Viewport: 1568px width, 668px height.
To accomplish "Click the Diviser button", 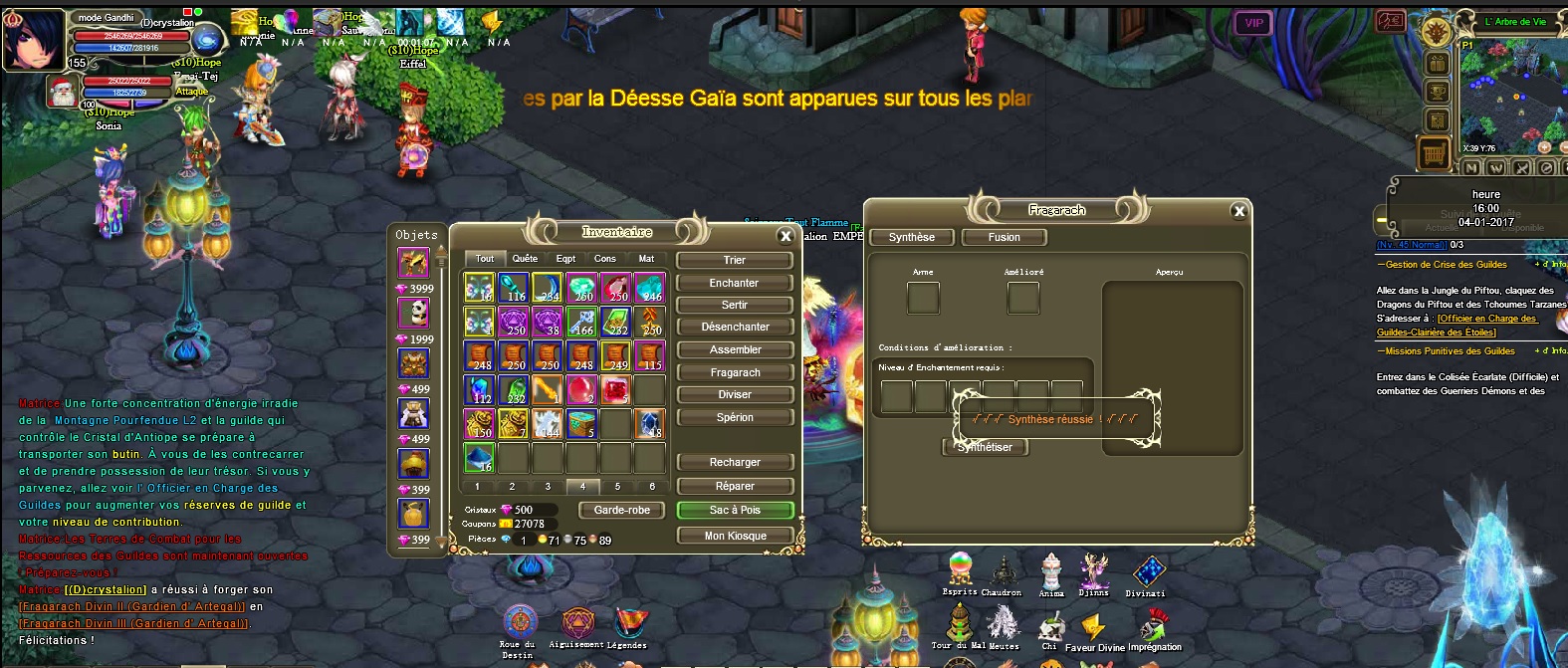I will (x=735, y=394).
